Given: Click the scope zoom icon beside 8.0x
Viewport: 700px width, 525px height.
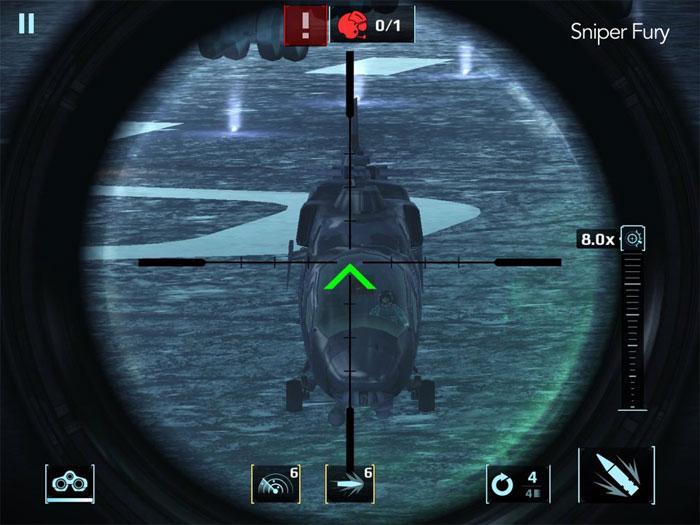Looking at the screenshot, I should (633, 239).
